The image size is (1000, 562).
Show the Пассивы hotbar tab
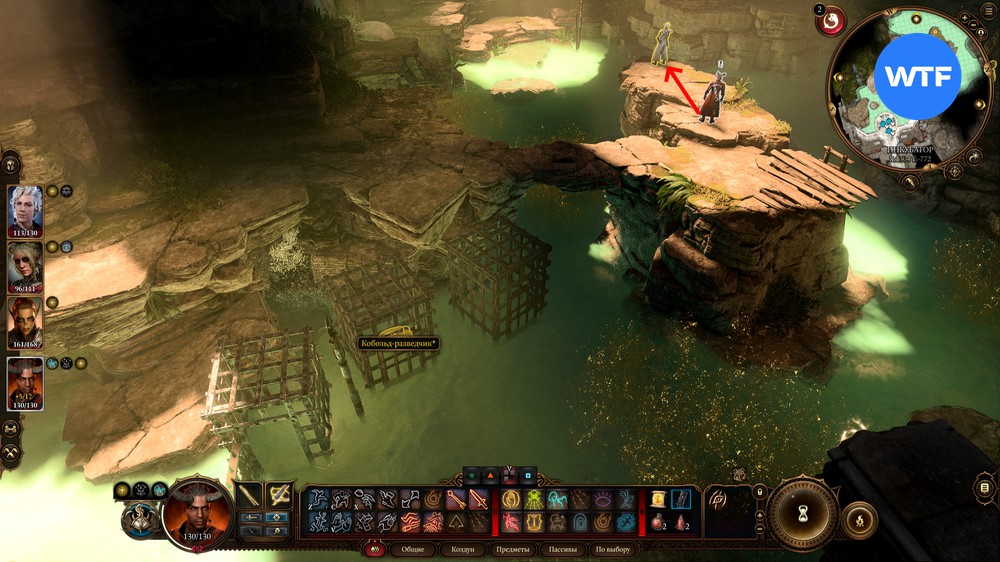pos(563,549)
